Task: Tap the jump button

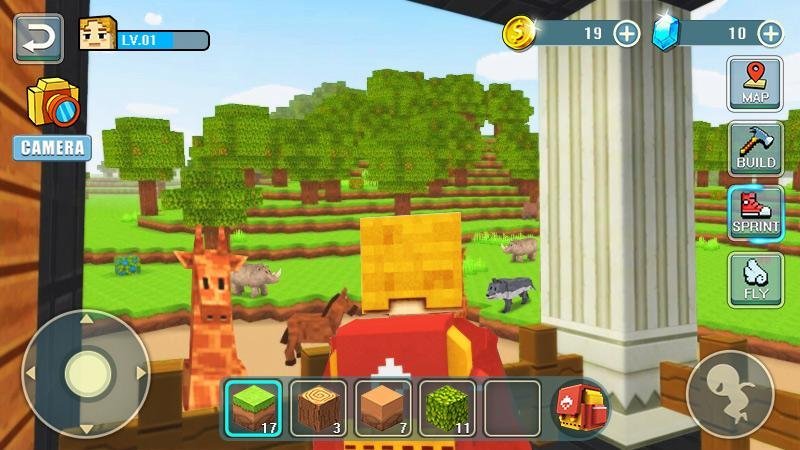Action: pos(730,392)
